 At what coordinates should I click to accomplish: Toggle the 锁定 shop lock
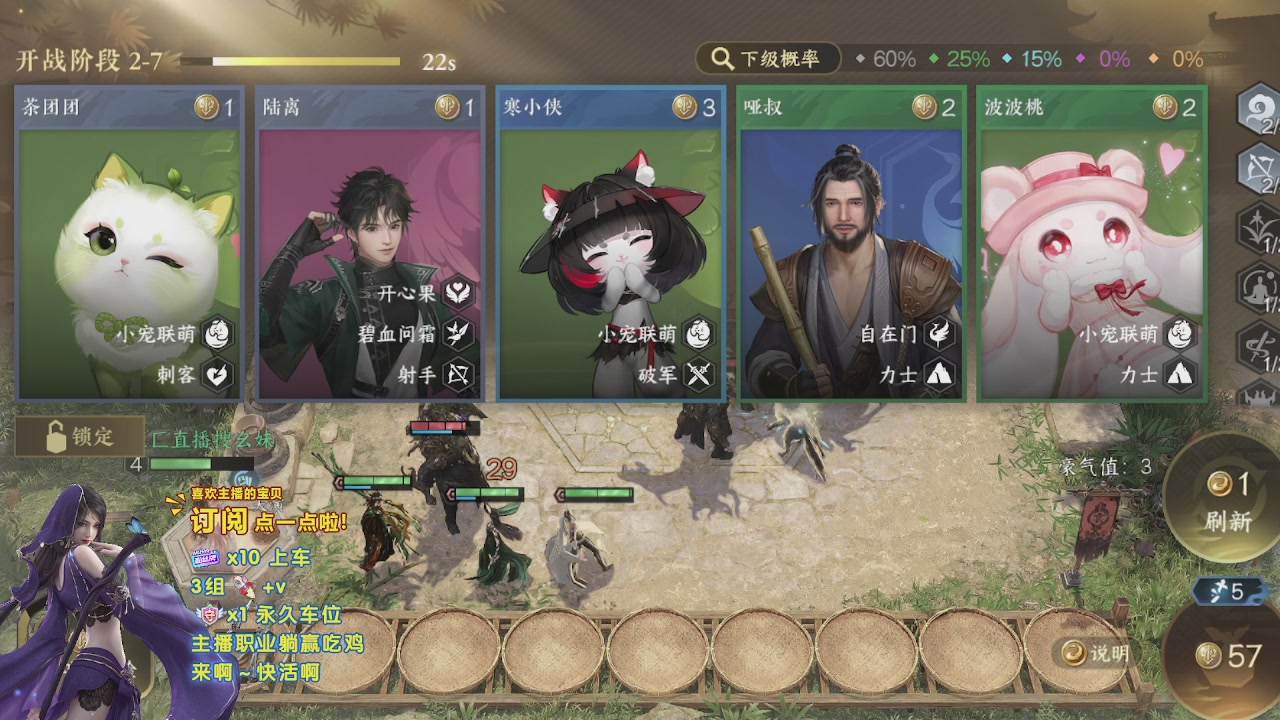pyautogui.click(x=80, y=437)
